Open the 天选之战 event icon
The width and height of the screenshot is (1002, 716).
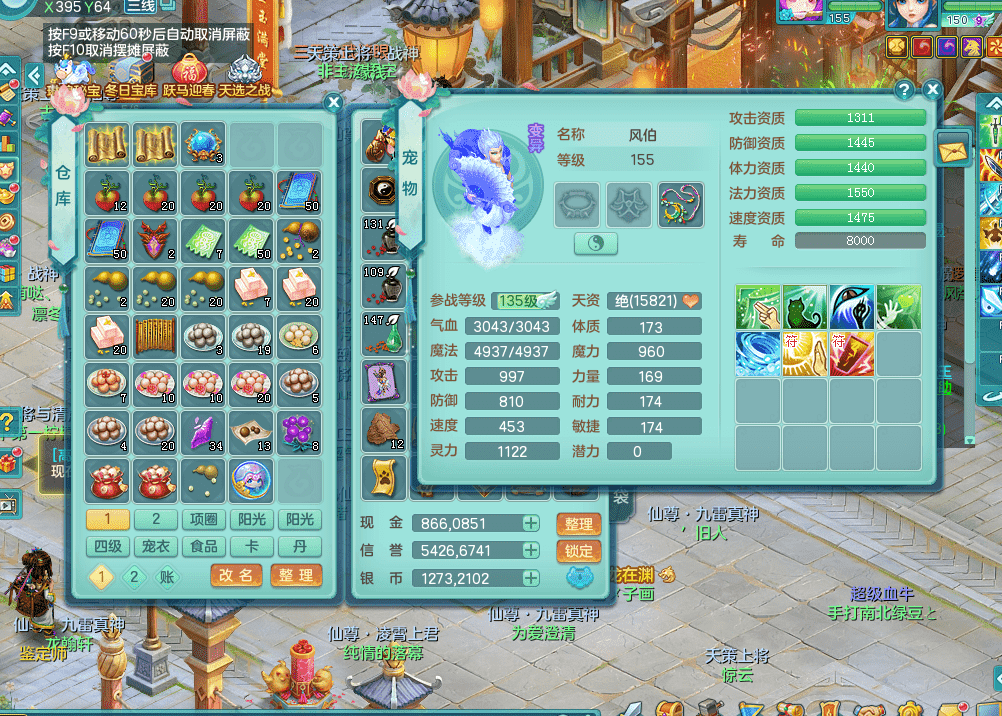[x=244, y=73]
